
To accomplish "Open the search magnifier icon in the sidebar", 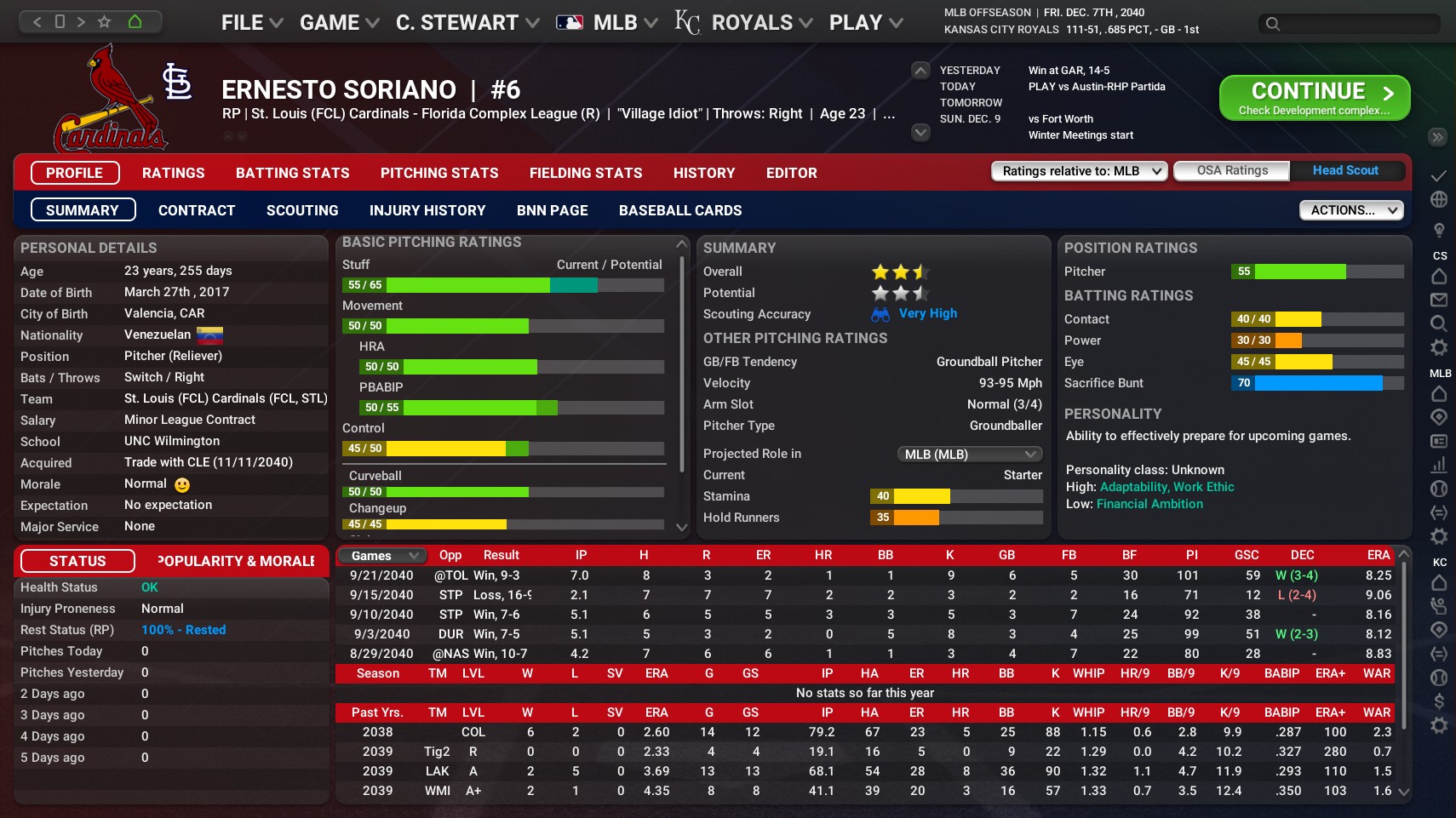I will 1439,323.
